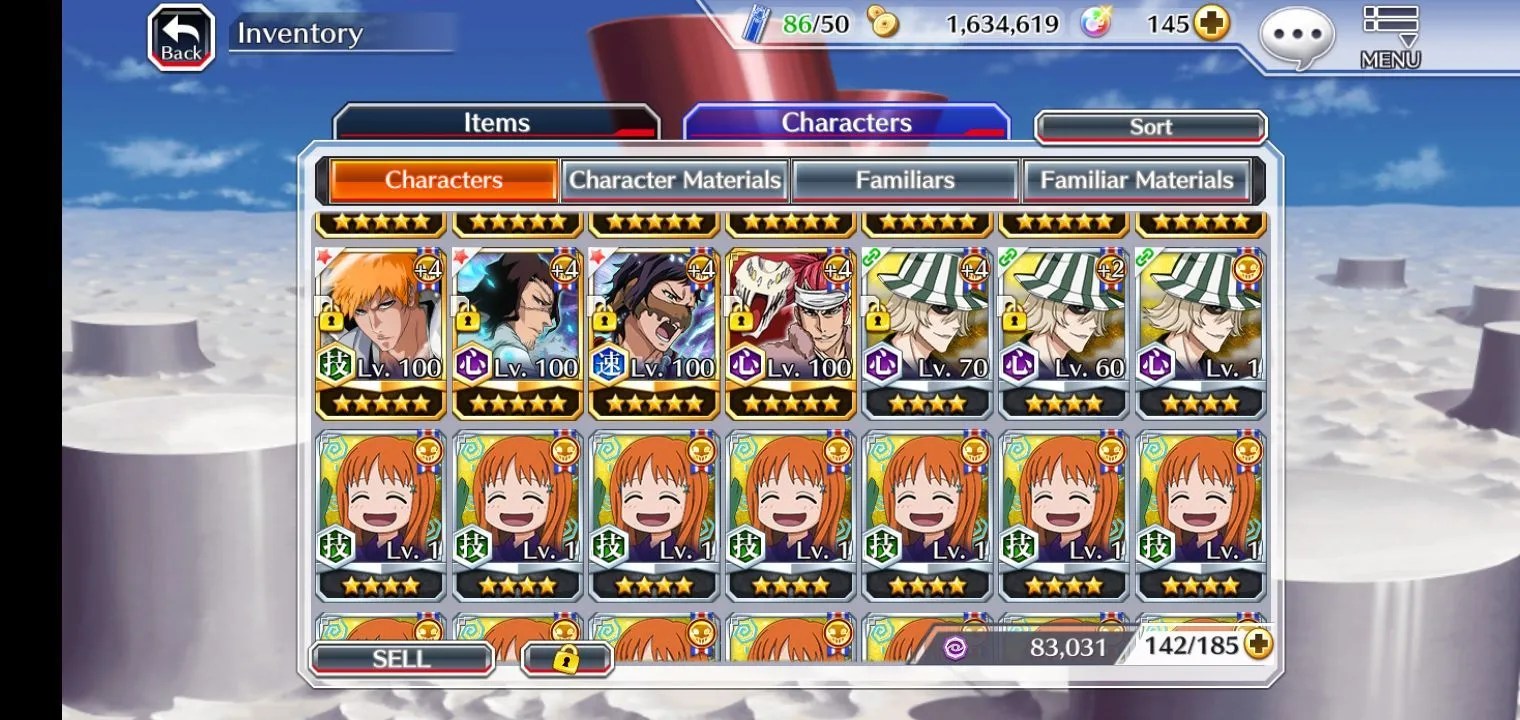The width and height of the screenshot is (1520, 720).
Task: Expand character storage with plus button
Action: [x=1258, y=645]
